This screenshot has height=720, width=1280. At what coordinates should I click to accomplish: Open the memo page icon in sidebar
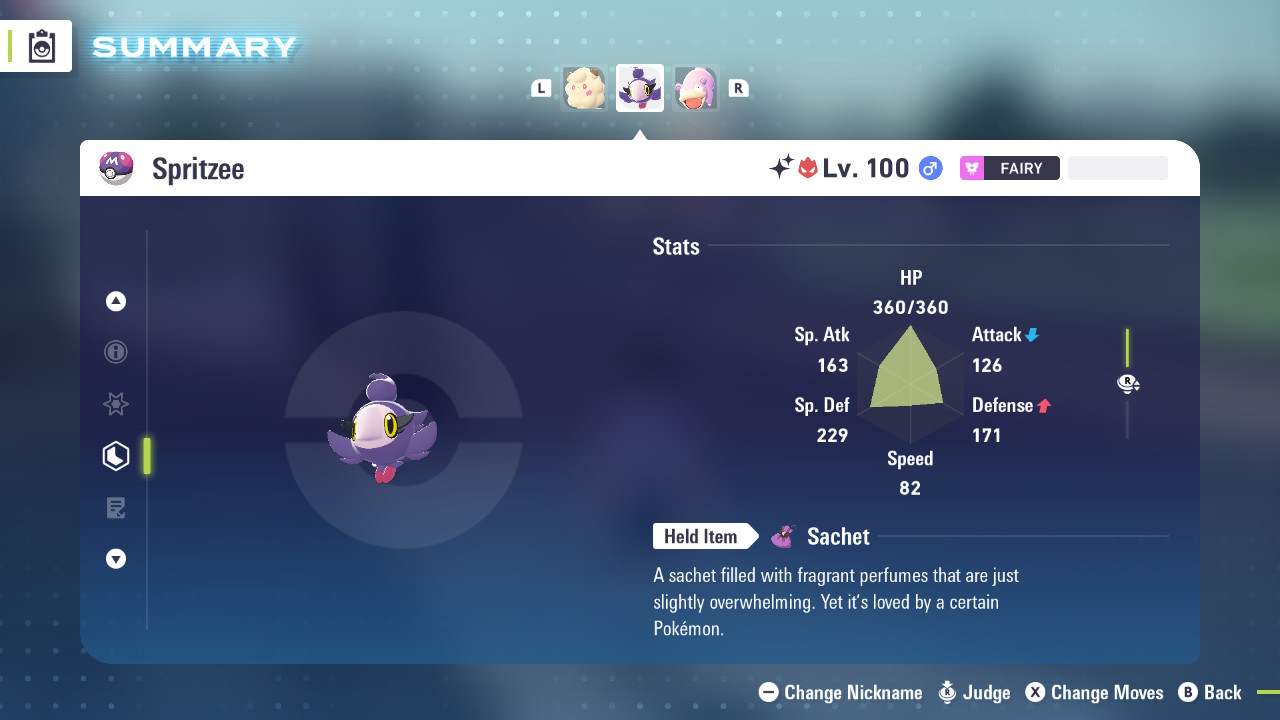(x=115, y=507)
